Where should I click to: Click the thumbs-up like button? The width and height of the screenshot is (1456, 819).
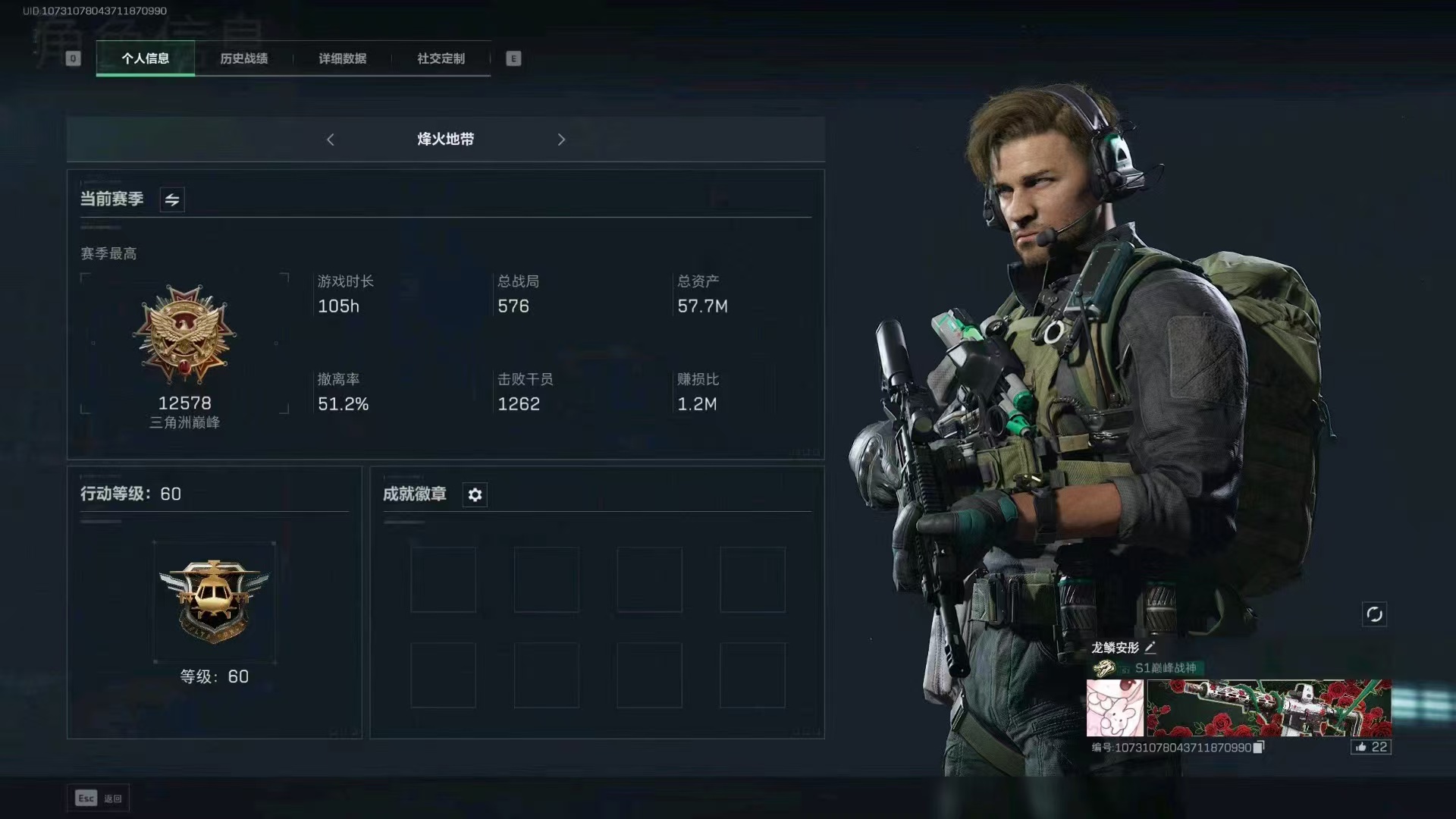point(1370,747)
